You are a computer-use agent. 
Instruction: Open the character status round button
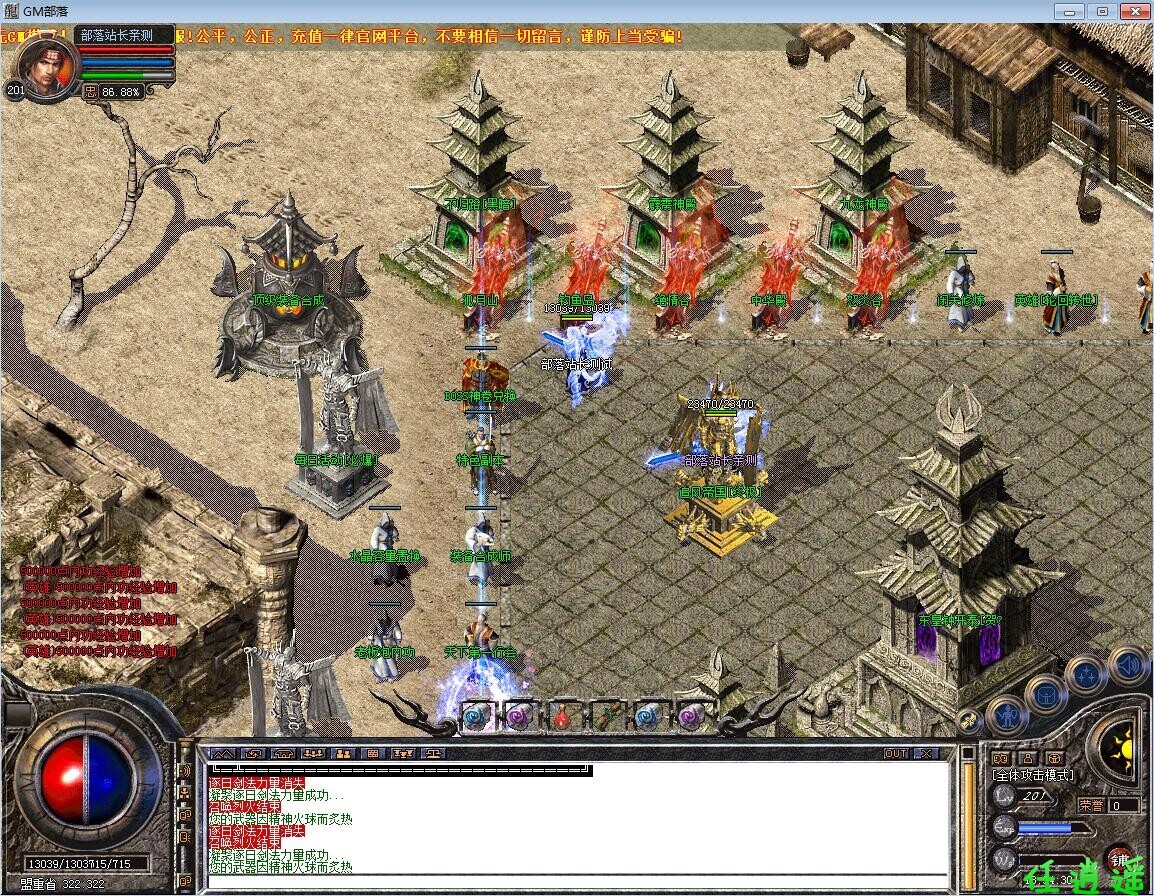1005,715
